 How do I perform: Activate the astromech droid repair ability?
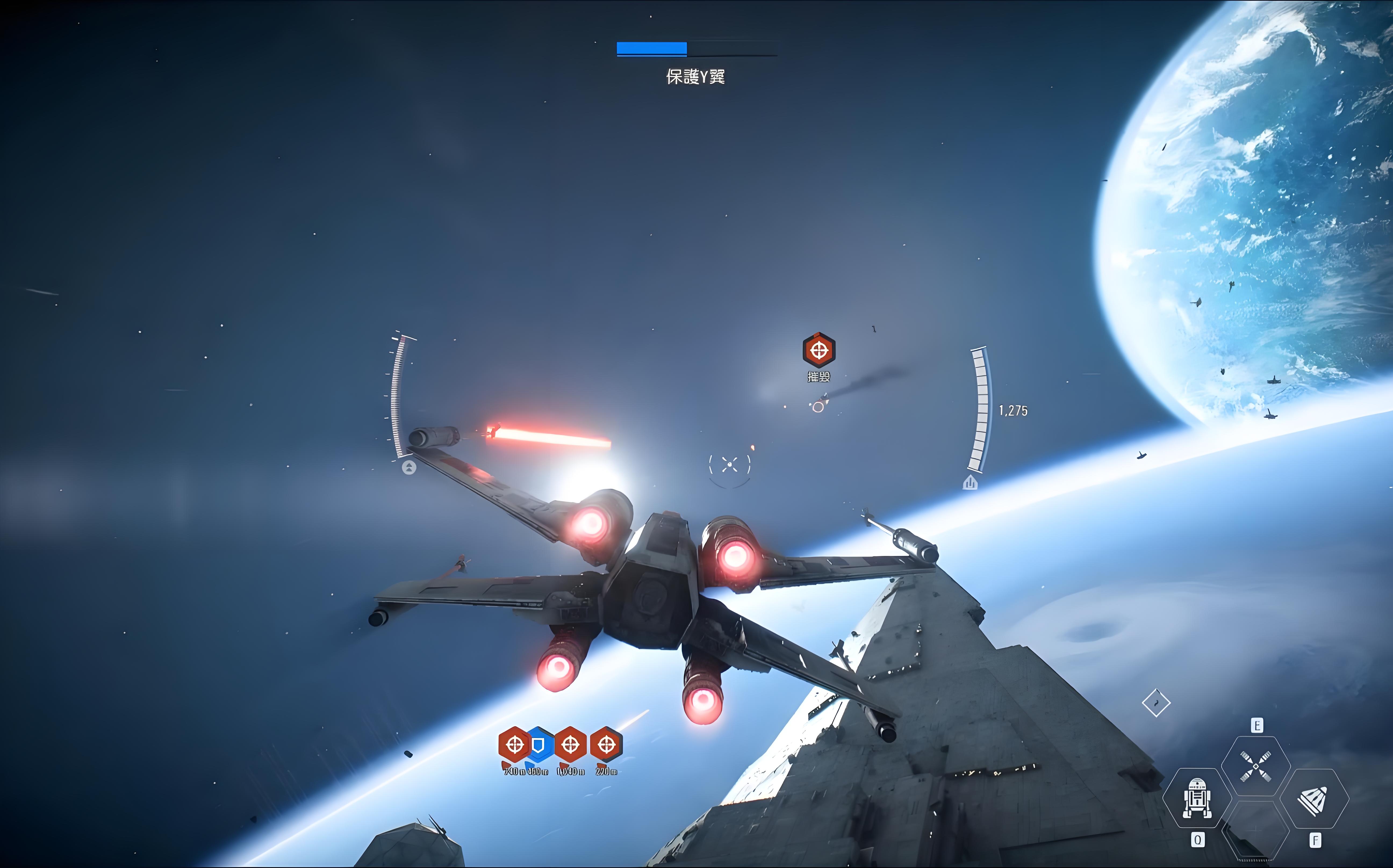[1197, 798]
